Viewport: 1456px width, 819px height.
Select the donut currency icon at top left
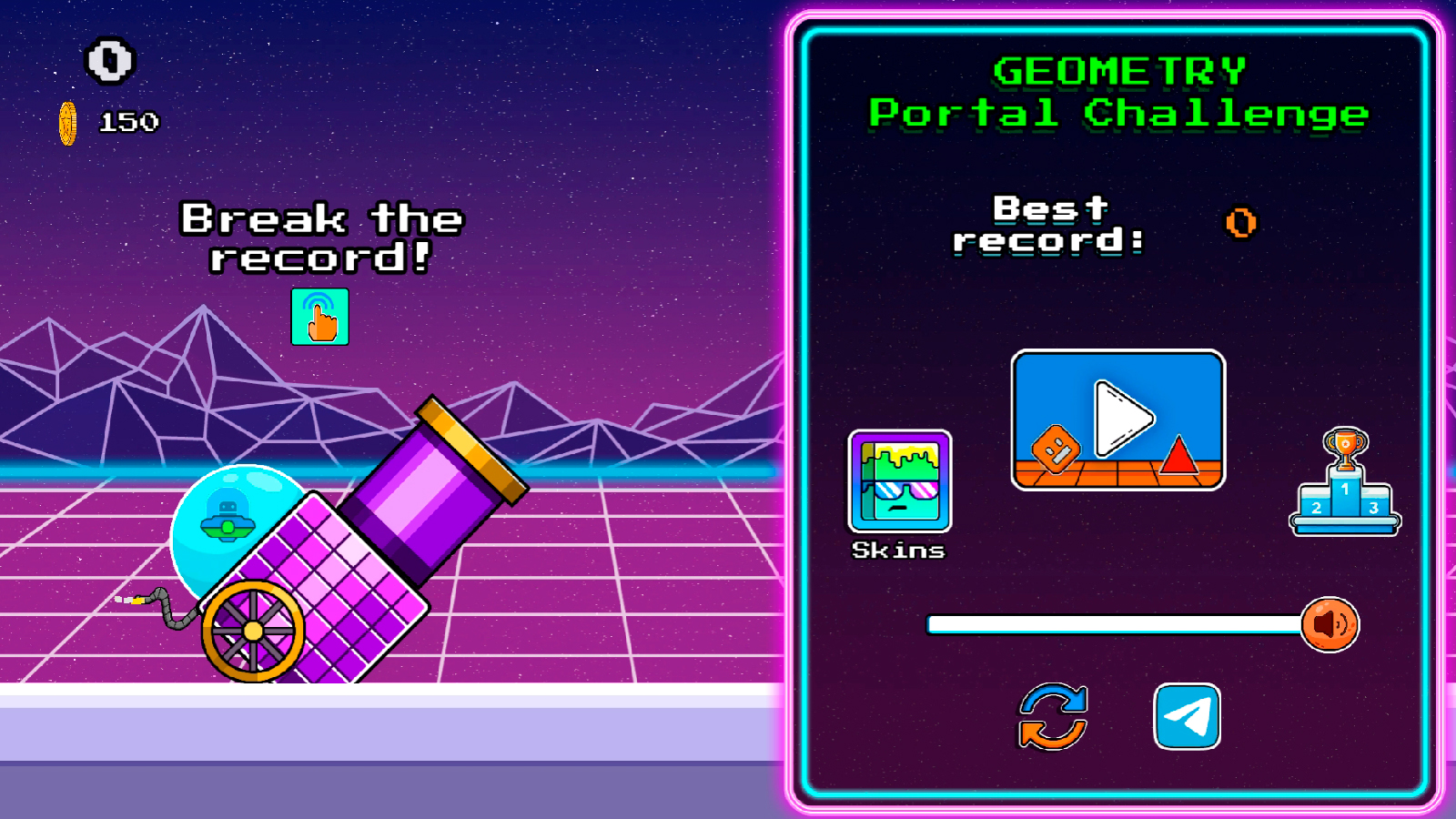(x=109, y=61)
